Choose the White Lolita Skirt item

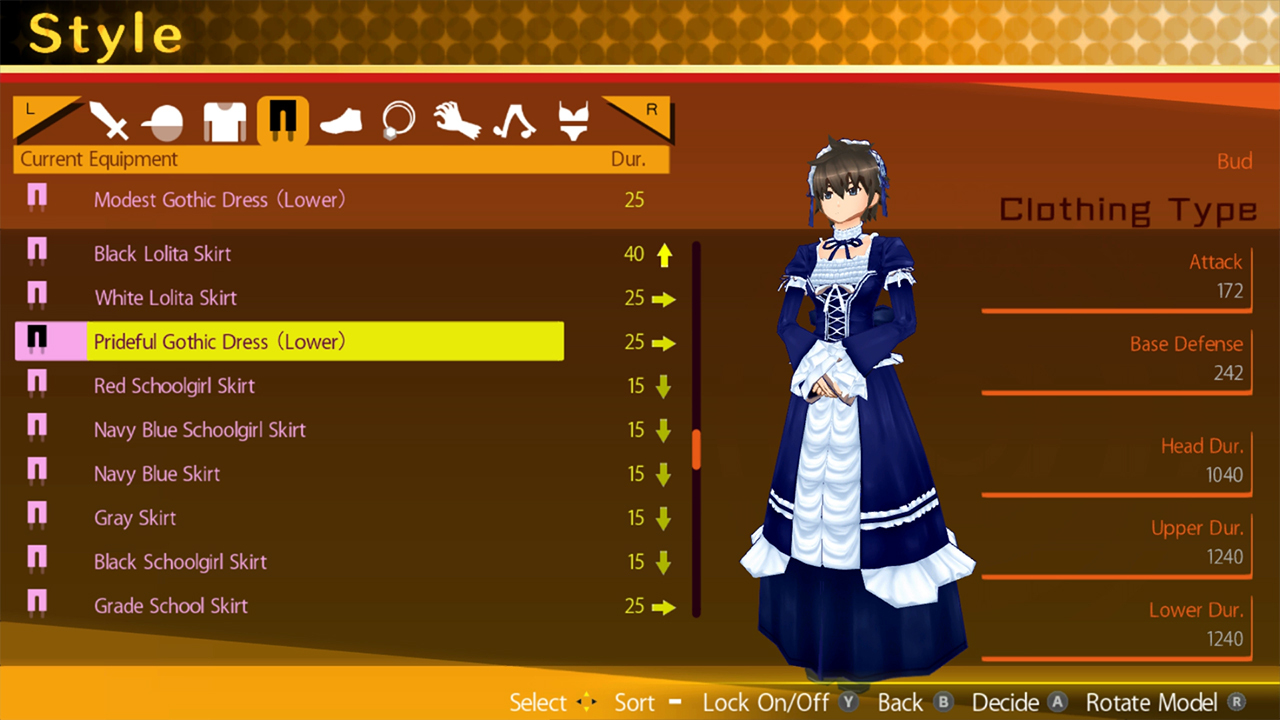click(x=165, y=298)
